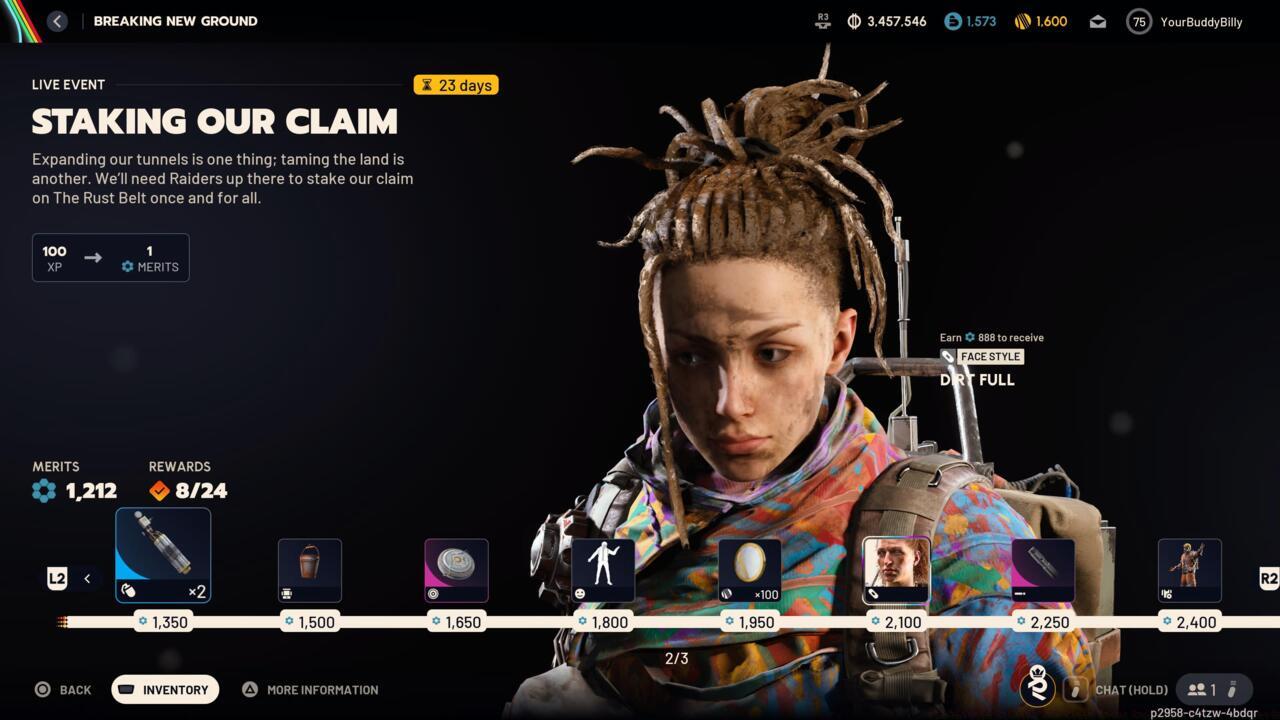Expand the previous rewards page with the left chevron
The height and width of the screenshot is (720, 1280).
(x=87, y=578)
